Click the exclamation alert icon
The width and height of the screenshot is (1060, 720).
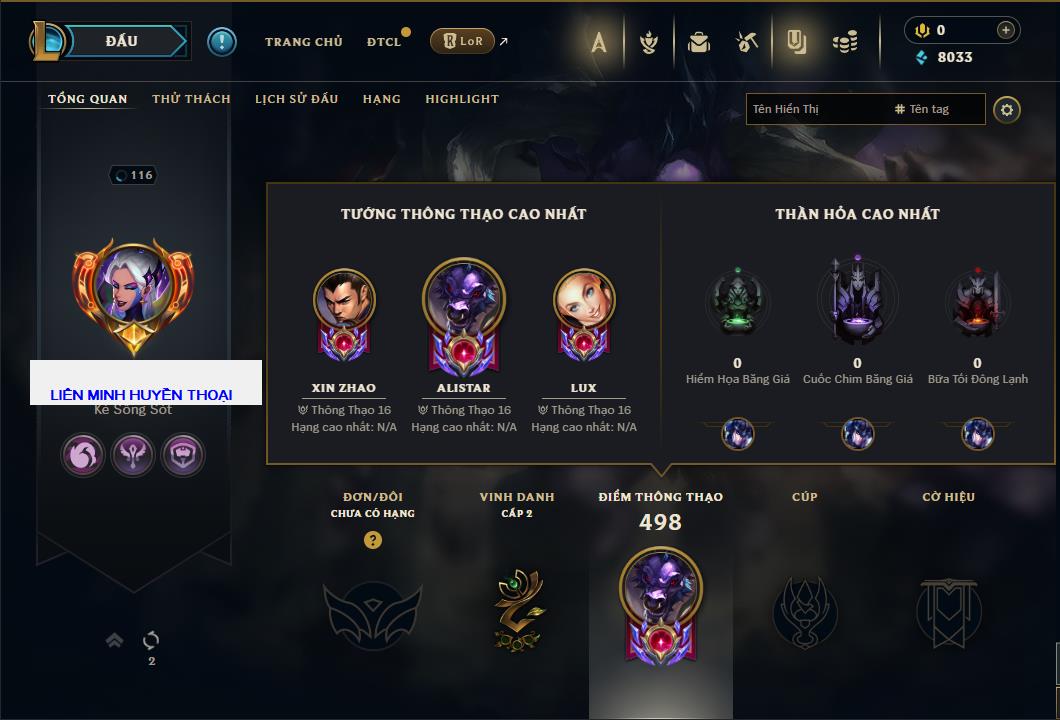pos(222,41)
